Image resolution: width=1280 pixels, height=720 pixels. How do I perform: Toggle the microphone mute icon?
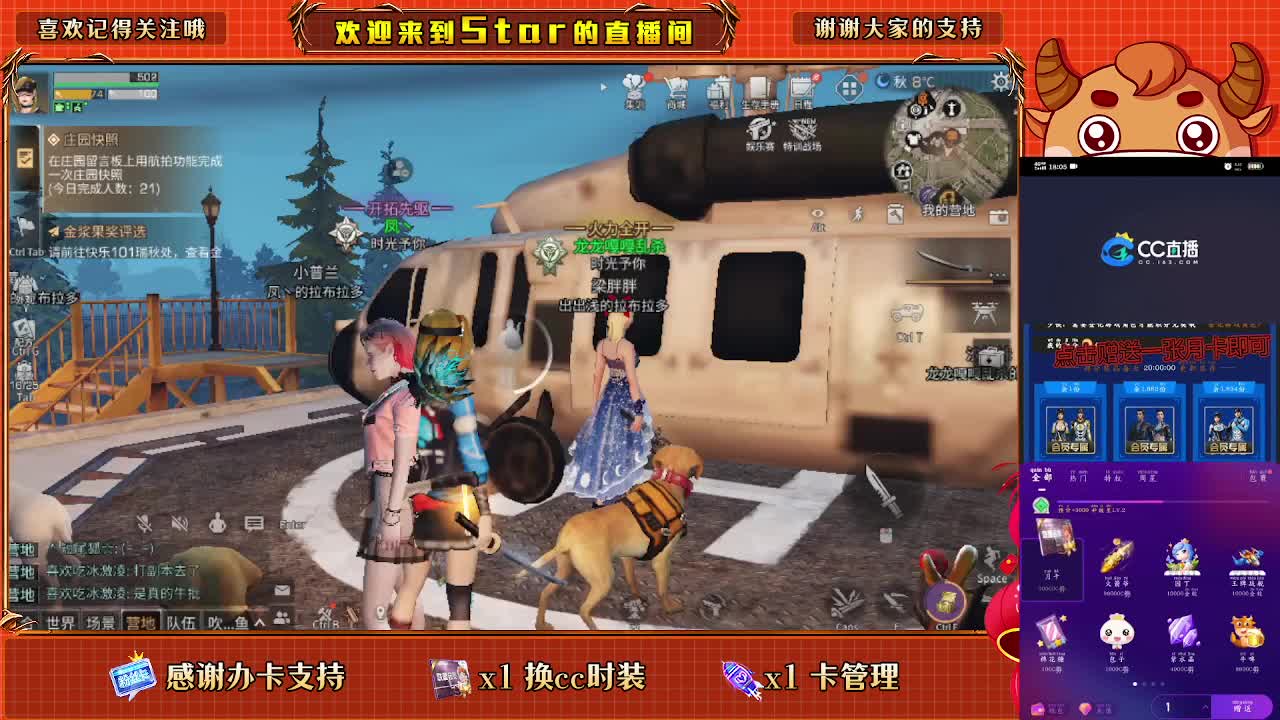(145, 524)
